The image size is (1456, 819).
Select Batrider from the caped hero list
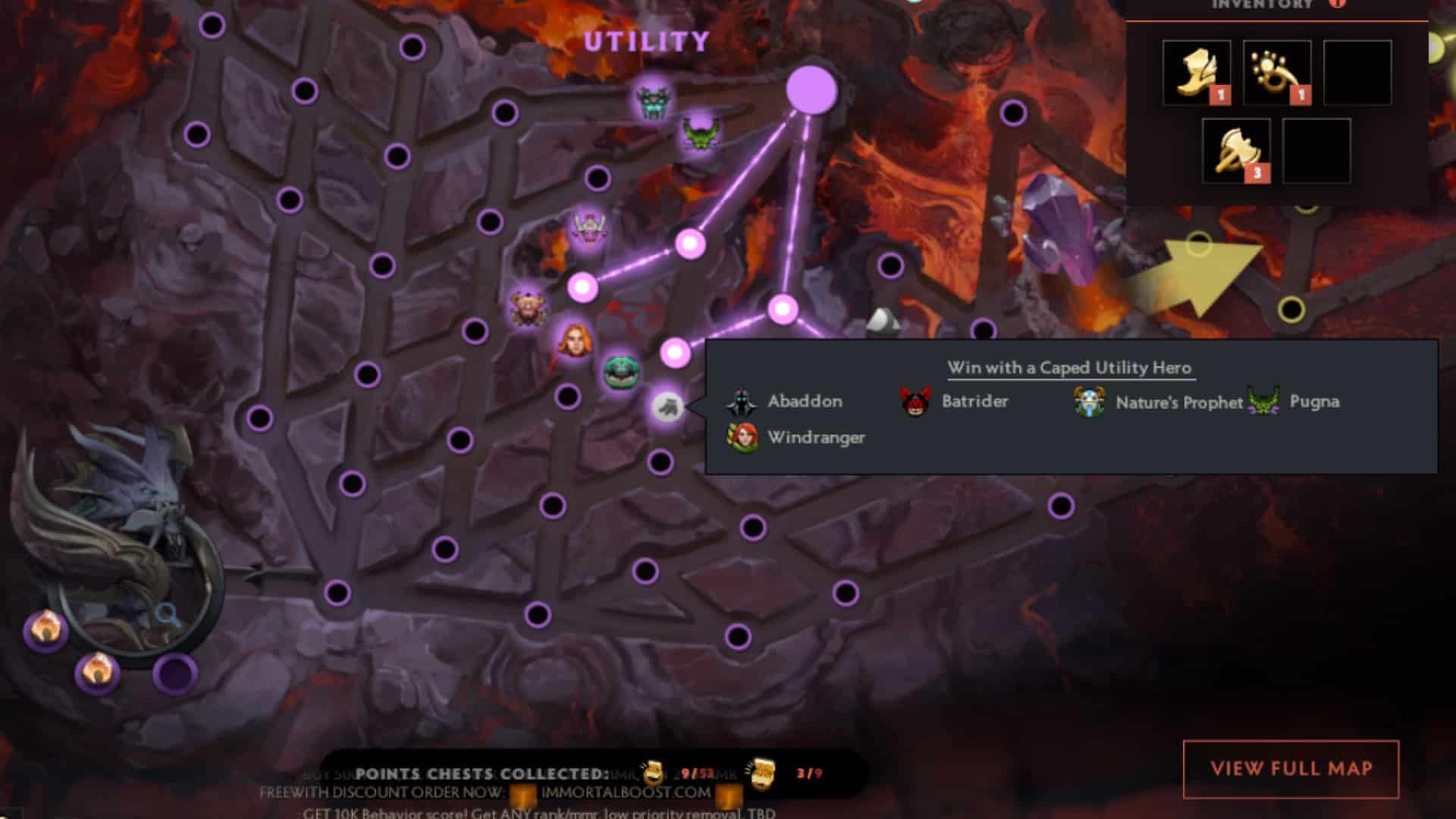coord(912,402)
